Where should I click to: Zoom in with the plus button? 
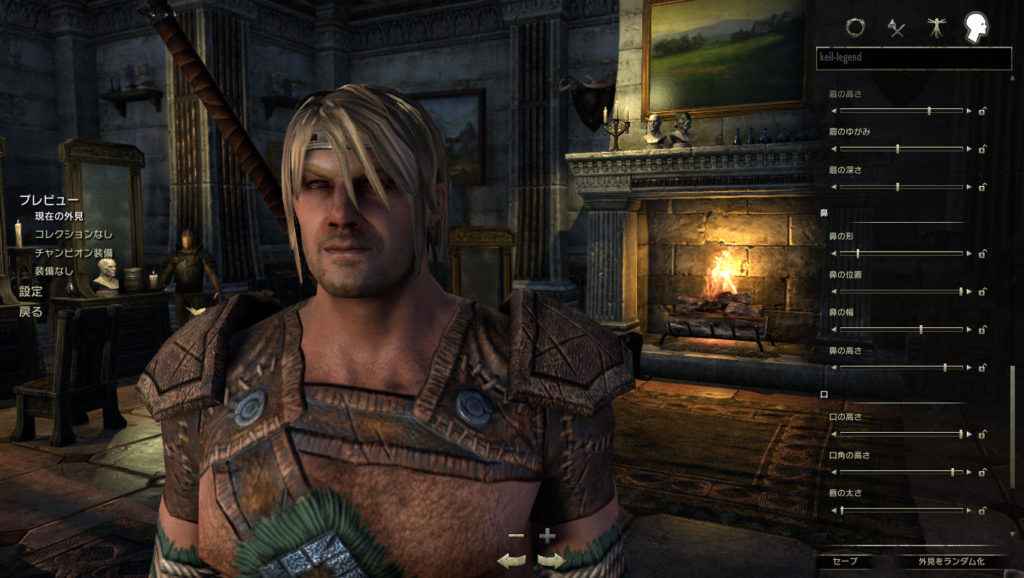[547, 537]
